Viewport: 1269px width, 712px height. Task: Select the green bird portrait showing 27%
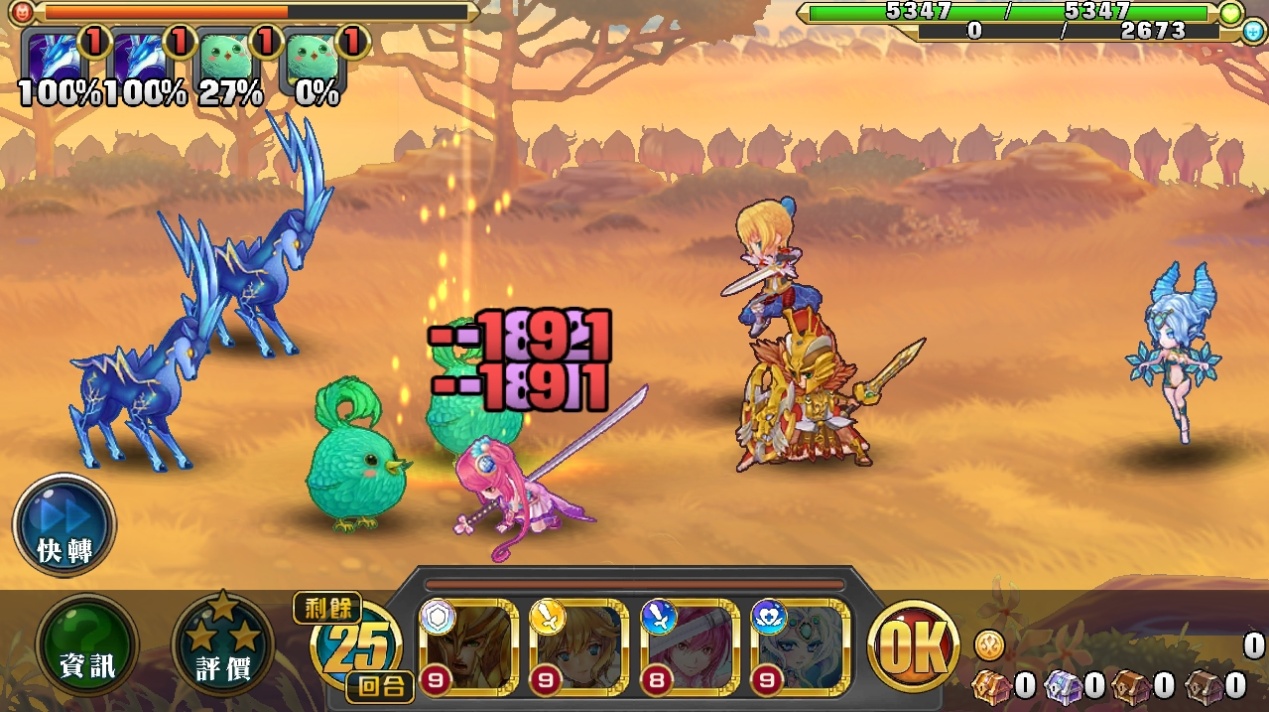[227, 56]
